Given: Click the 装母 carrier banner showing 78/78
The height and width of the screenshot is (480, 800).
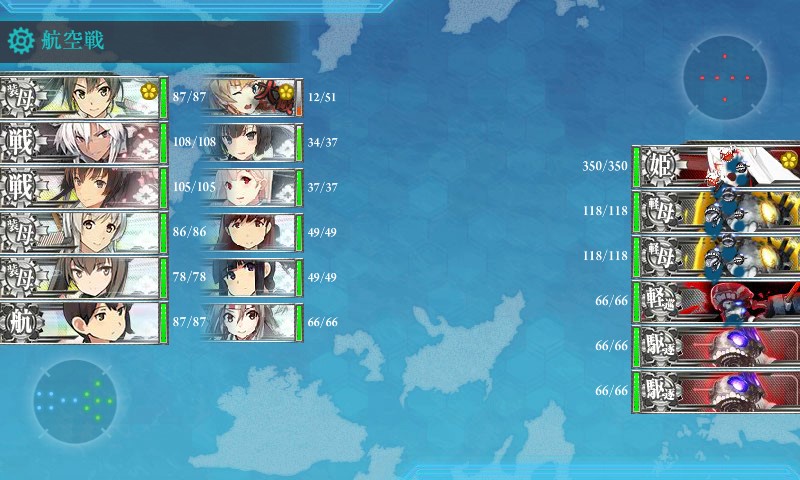Looking at the screenshot, I should pos(82,277).
